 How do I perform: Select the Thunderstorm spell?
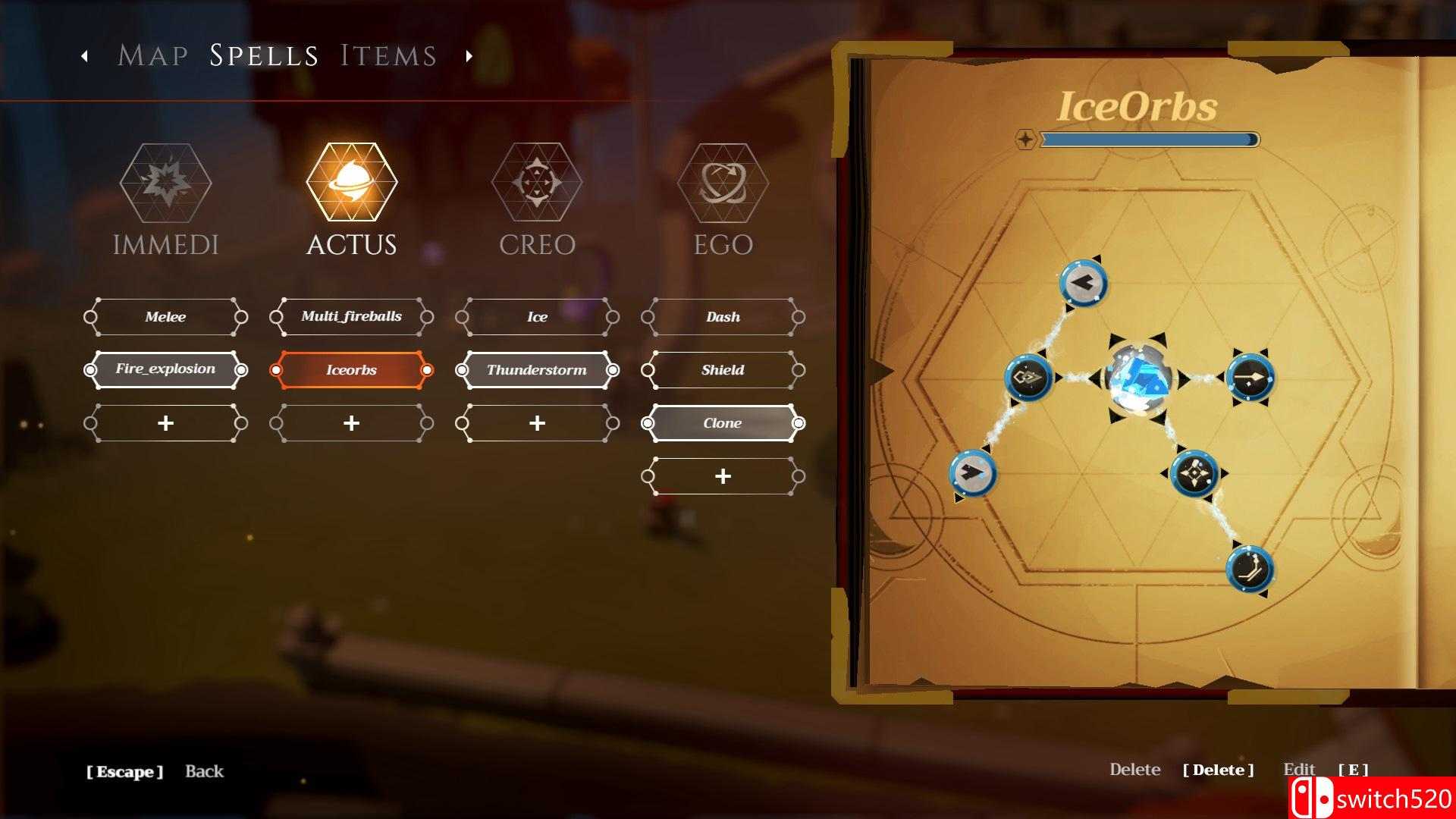click(537, 370)
